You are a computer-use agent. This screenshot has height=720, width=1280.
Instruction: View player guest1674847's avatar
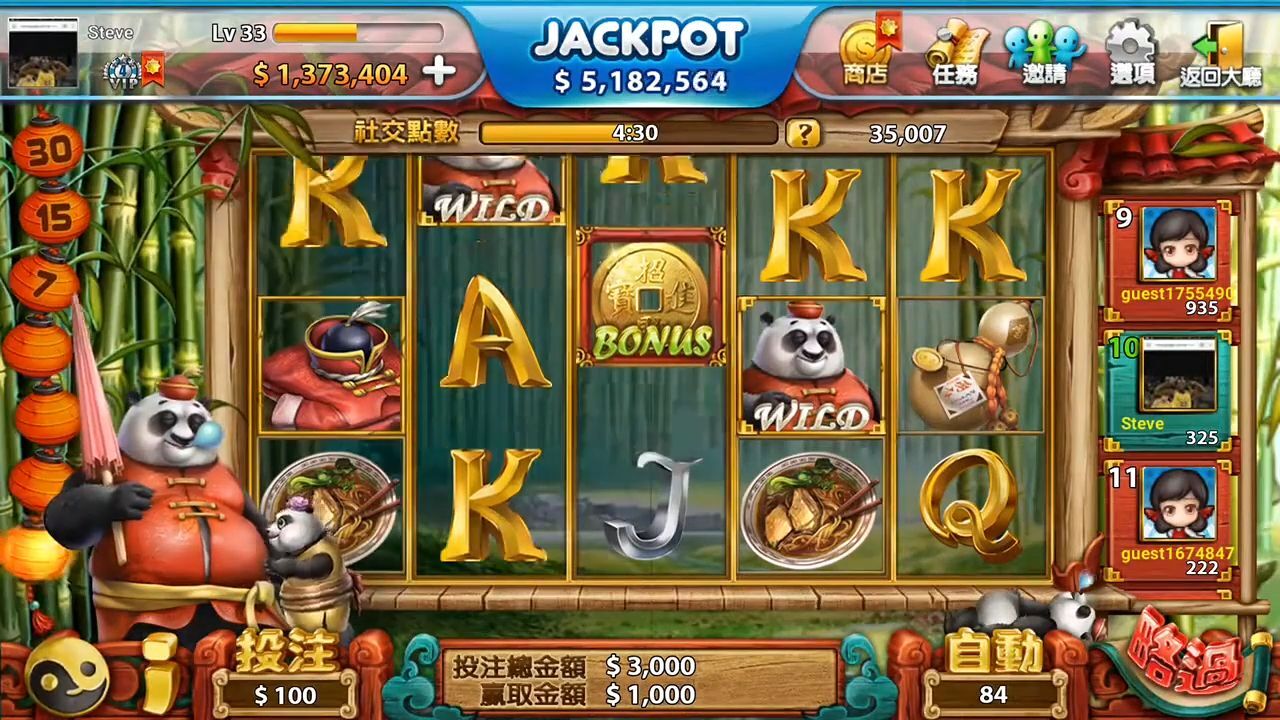coord(1178,503)
